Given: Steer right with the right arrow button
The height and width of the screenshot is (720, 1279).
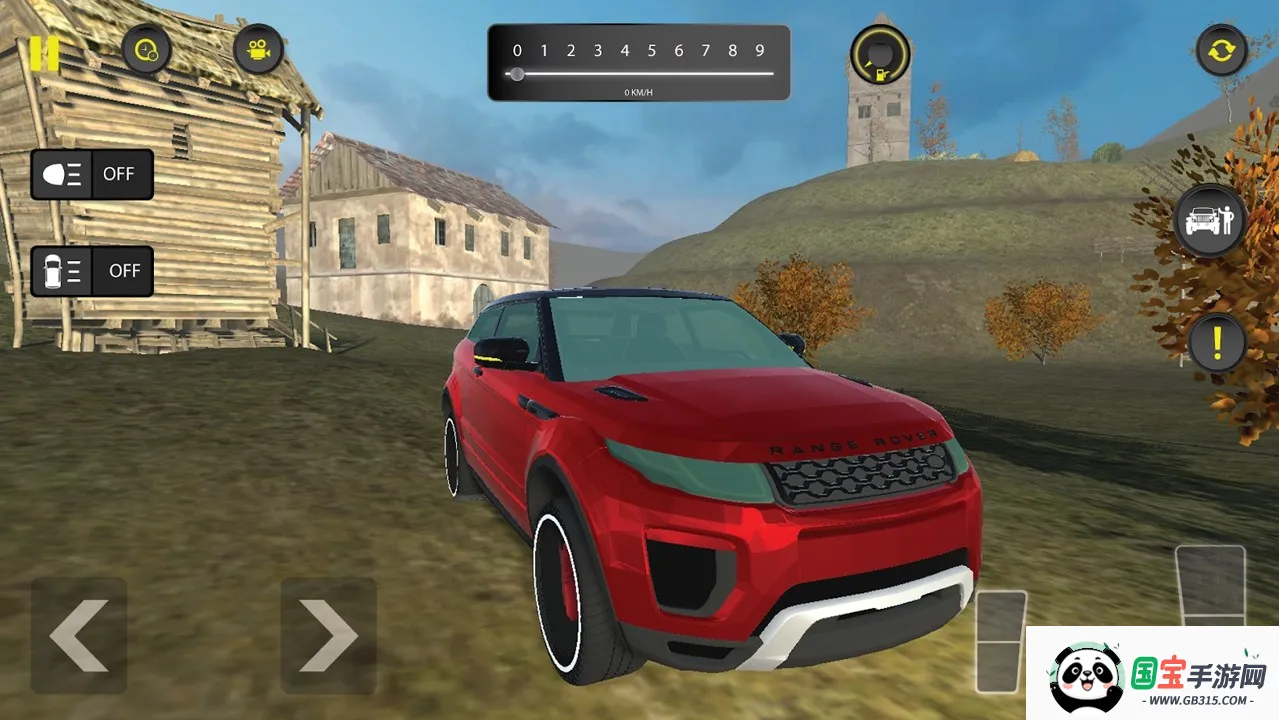Looking at the screenshot, I should click(328, 636).
